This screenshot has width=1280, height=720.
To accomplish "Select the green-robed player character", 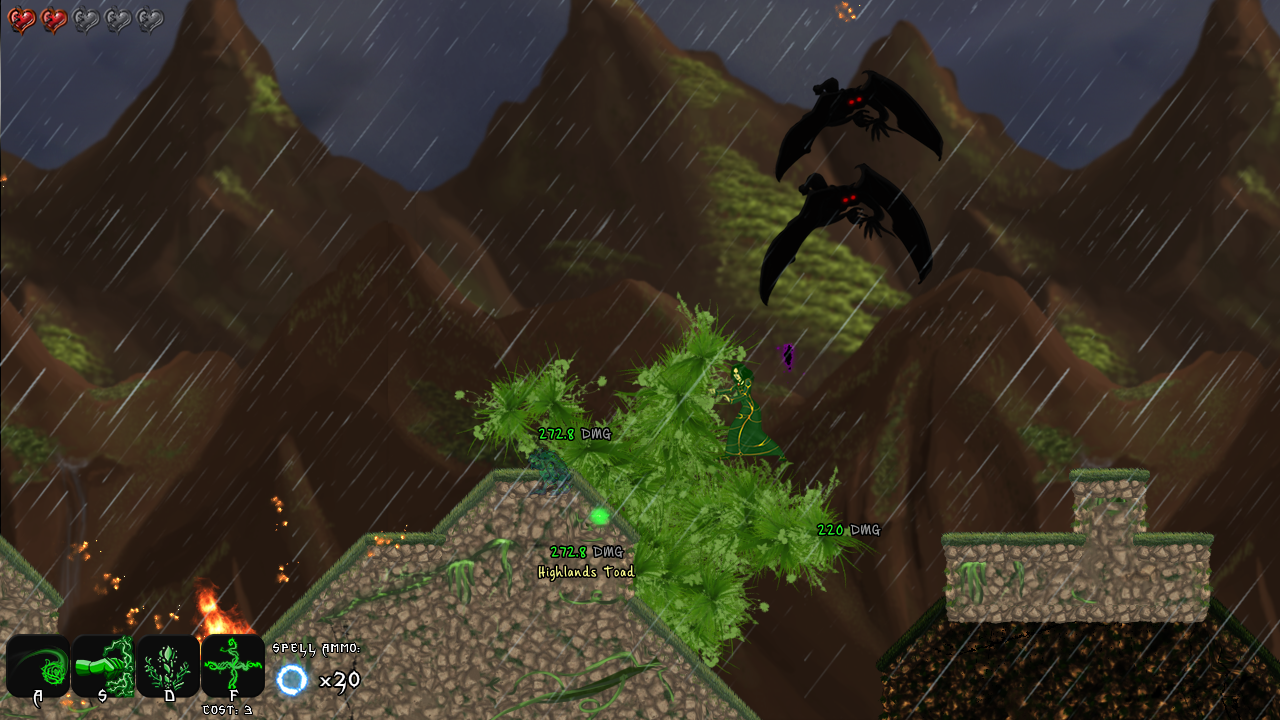I will coord(745,410).
